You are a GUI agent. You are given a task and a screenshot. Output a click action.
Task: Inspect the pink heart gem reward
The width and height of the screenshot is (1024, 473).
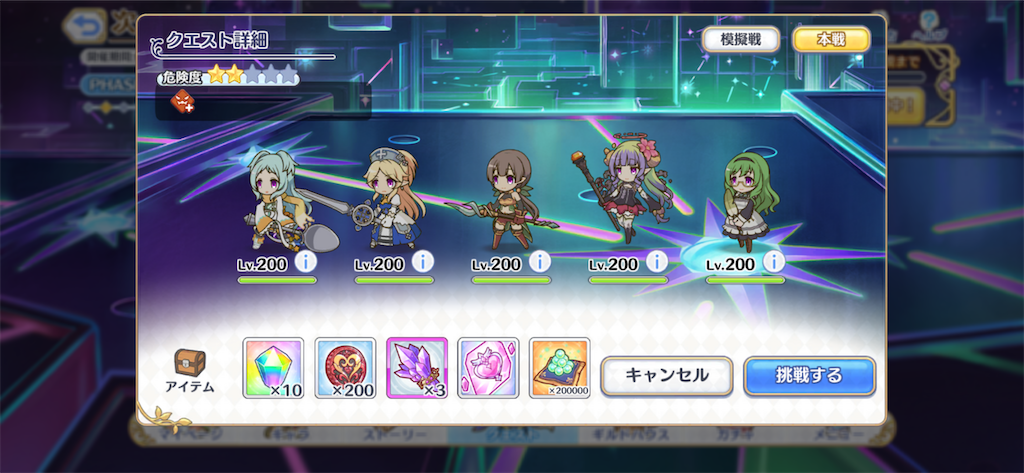click(x=488, y=368)
